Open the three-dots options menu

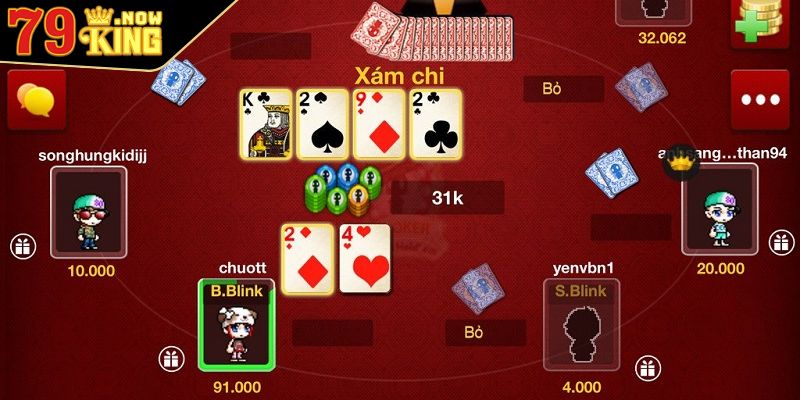pyautogui.click(x=759, y=98)
